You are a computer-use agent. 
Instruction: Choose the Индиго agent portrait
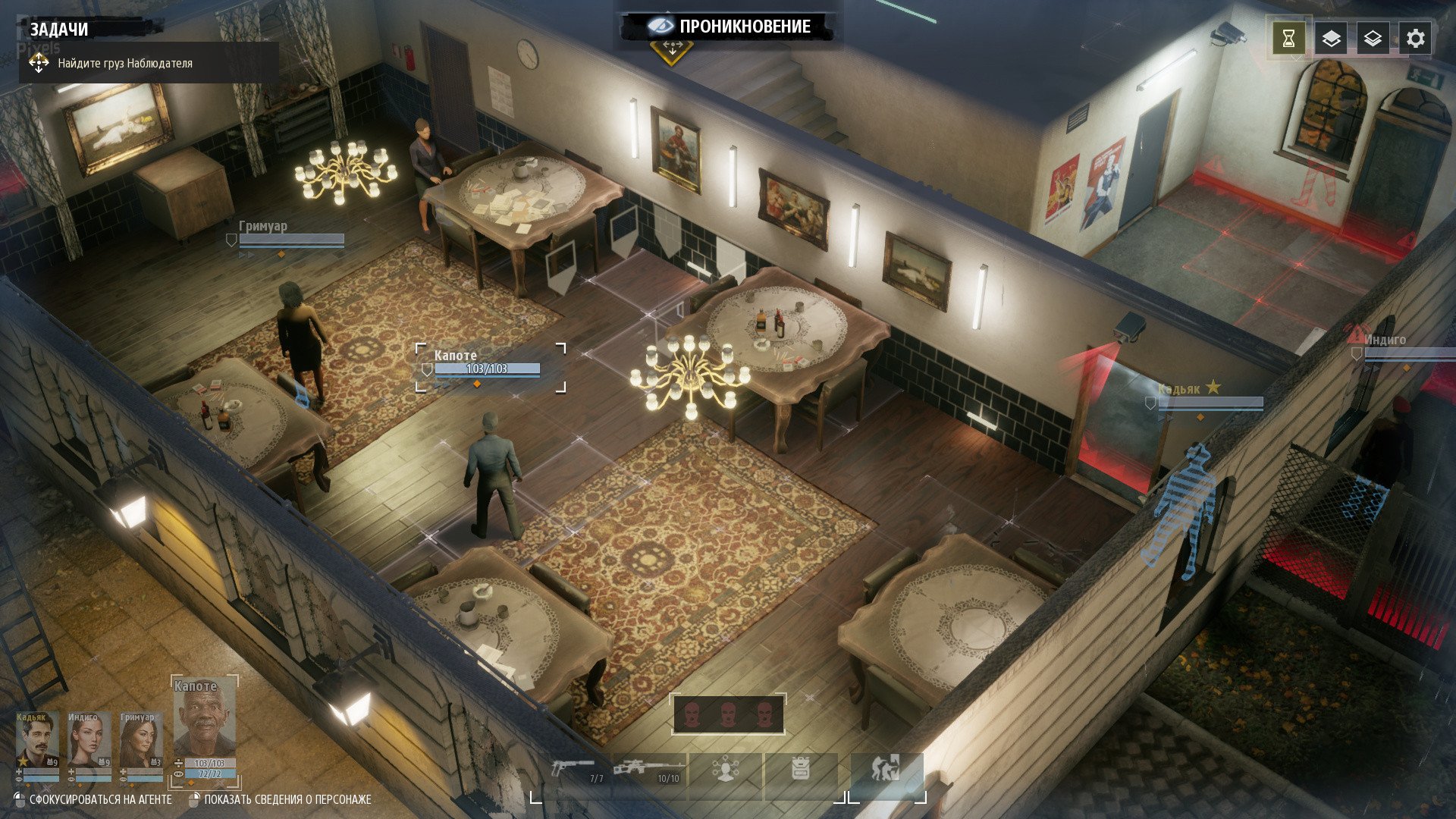point(89,742)
